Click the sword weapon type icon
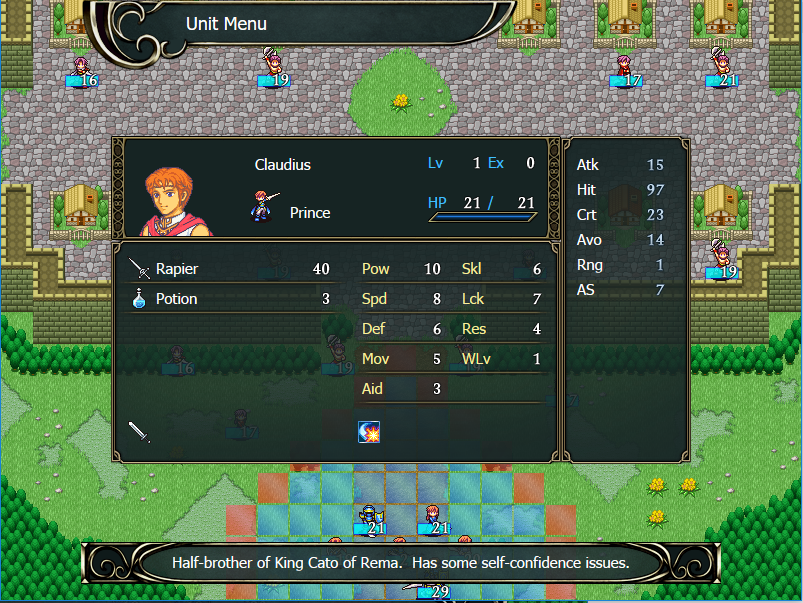This screenshot has height=603, width=803. 139,432
